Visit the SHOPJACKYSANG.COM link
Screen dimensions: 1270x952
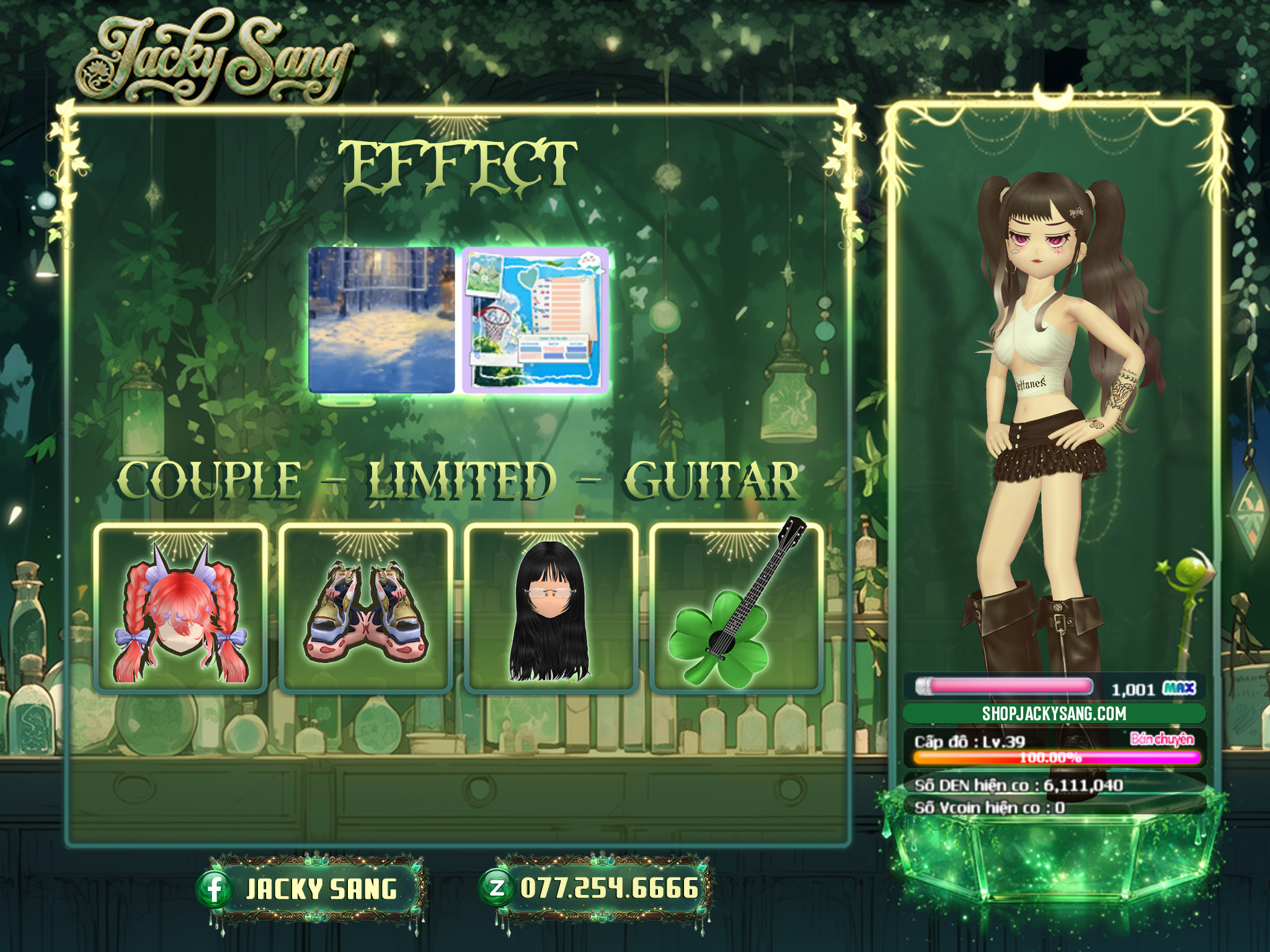1054,713
